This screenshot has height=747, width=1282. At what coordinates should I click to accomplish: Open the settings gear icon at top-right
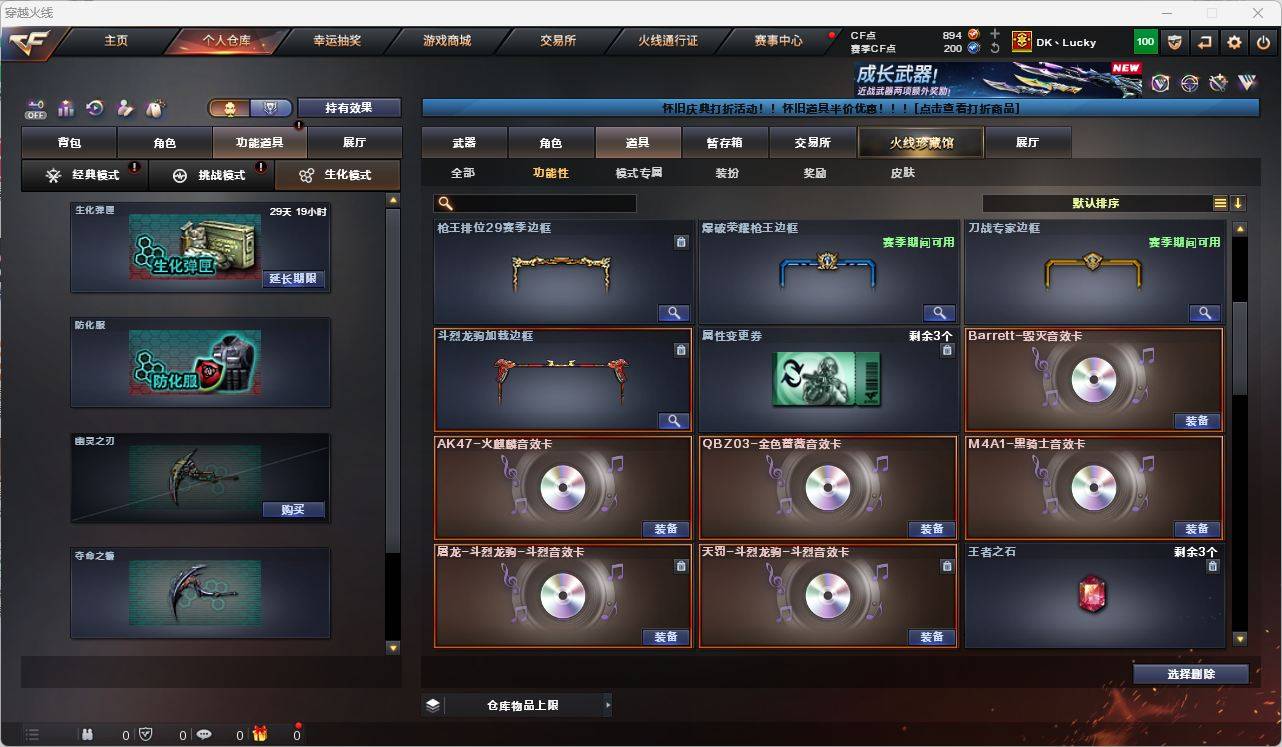pyautogui.click(x=1233, y=42)
